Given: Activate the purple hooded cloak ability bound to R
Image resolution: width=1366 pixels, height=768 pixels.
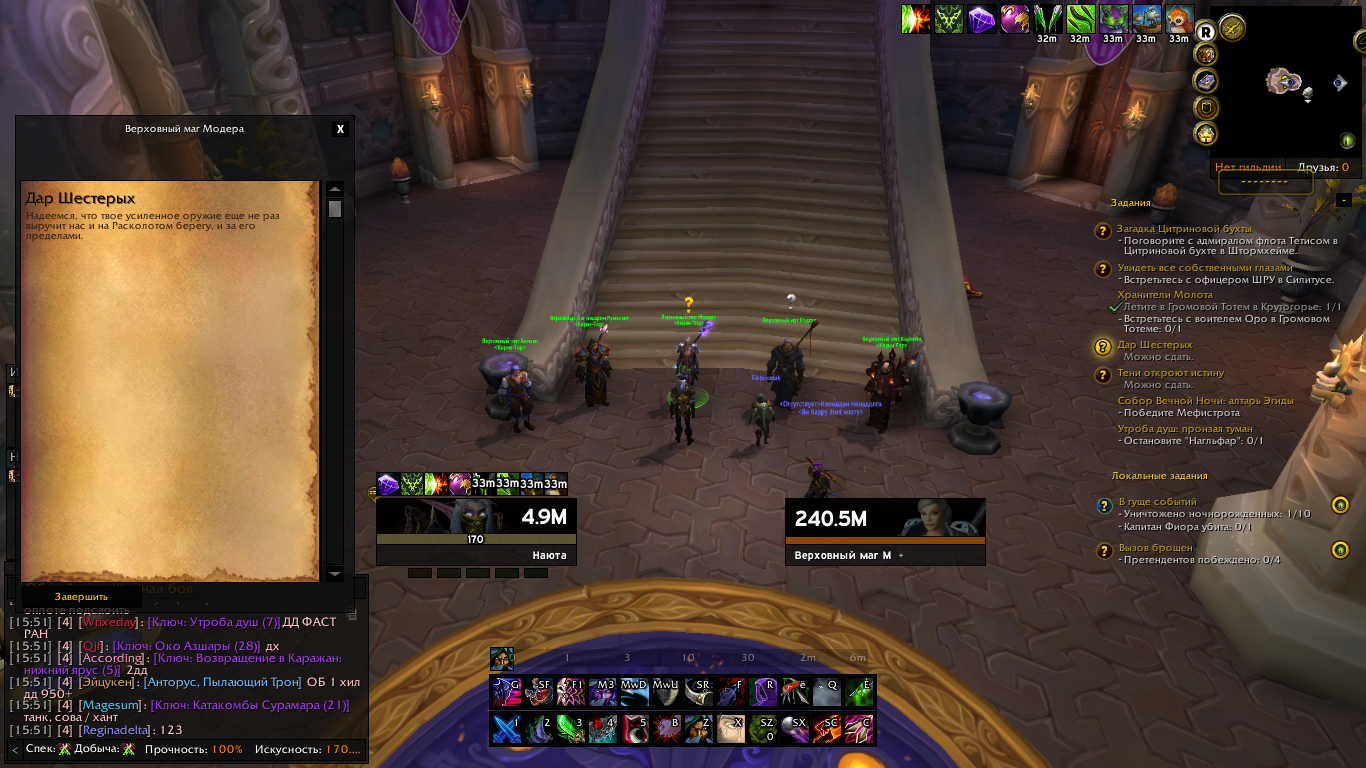Looking at the screenshot, I should [x=764, y=691].
